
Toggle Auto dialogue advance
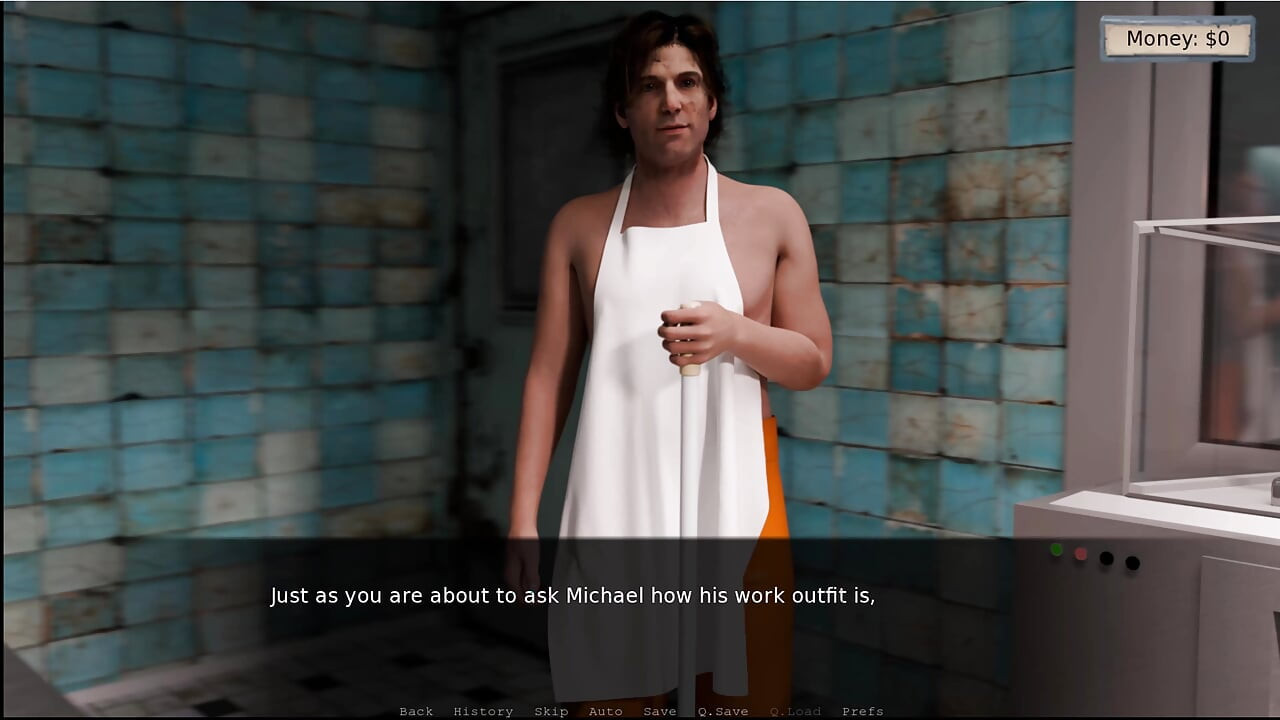point(605,711)
